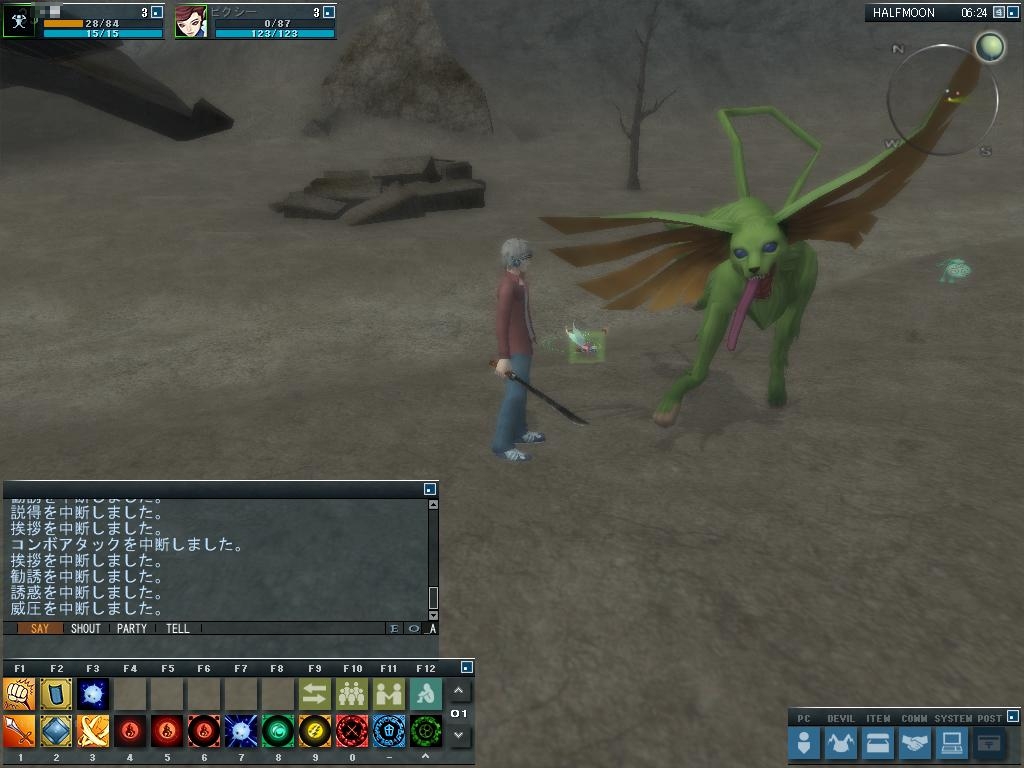Select the PARTY chat channel
This screenshot has height=768, width=1024.
131,629
